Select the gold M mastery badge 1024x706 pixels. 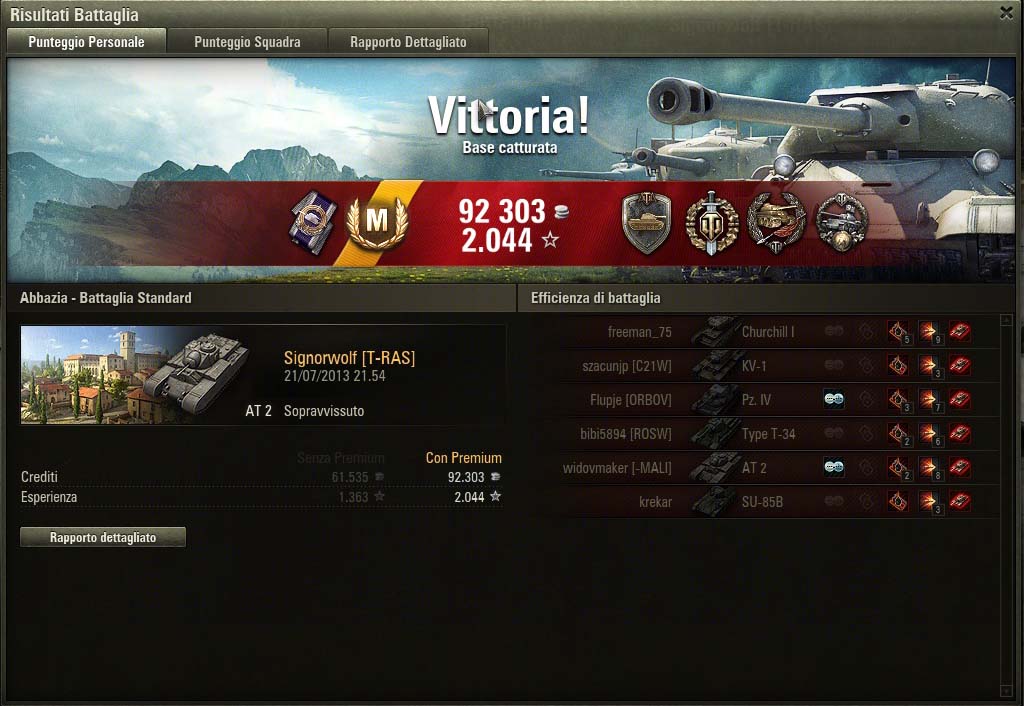(x=377, y=223)
